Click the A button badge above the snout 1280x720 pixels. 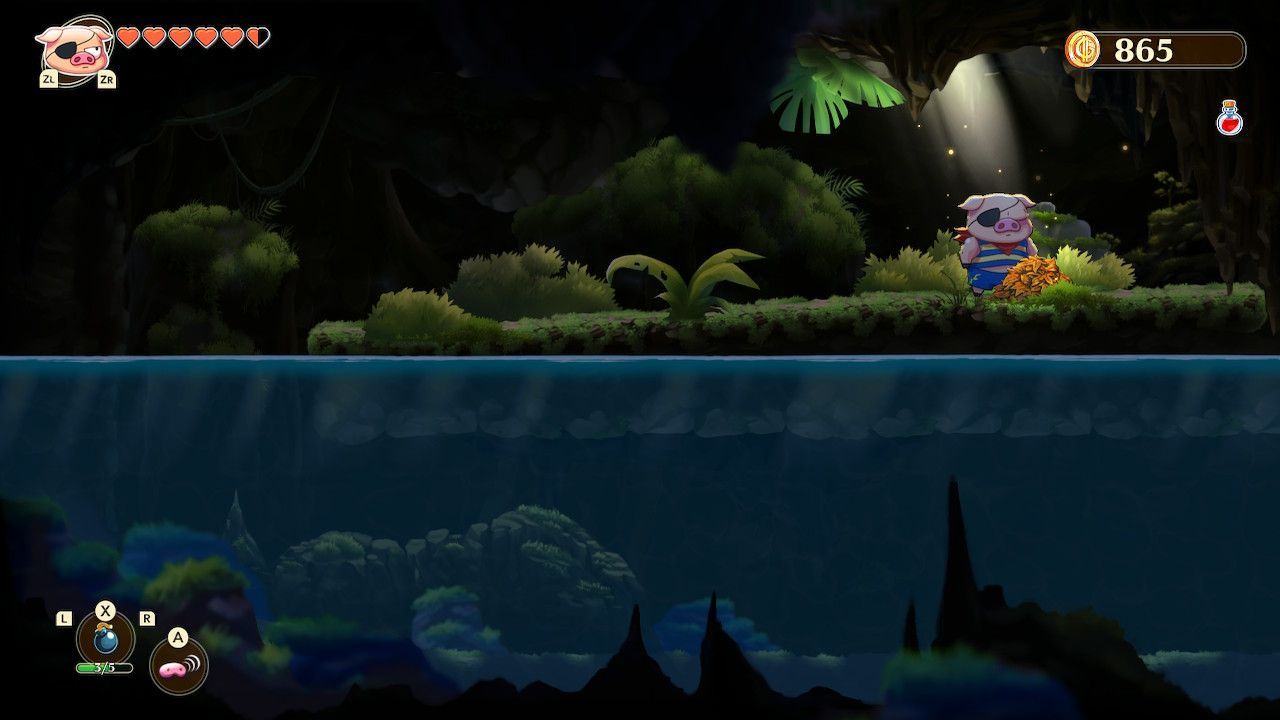click(178, 637)
